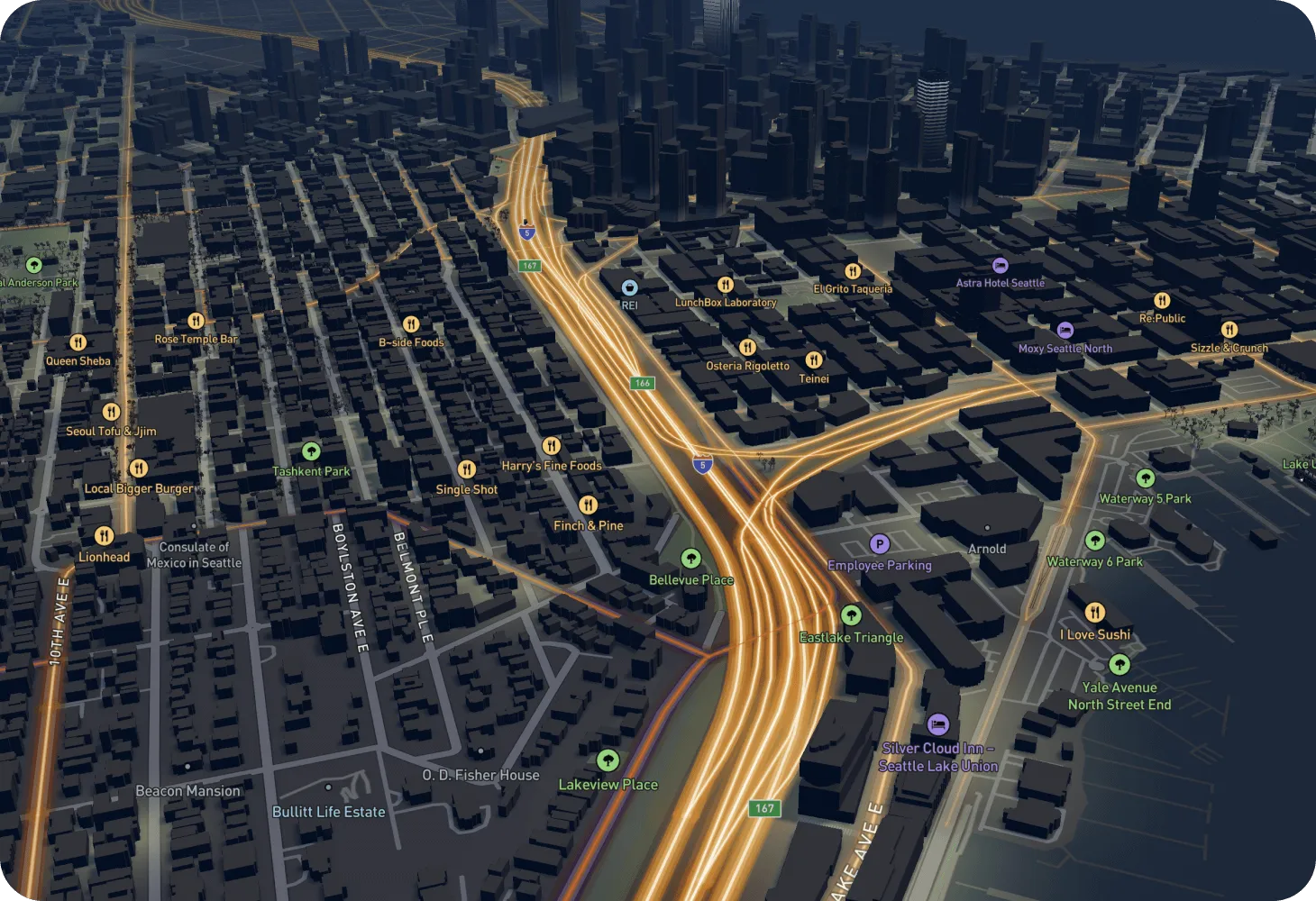Choose the Astra Hotel Seattle marker
Viewport: 1316px width, 901px height.
click(x=1000, y=265)
